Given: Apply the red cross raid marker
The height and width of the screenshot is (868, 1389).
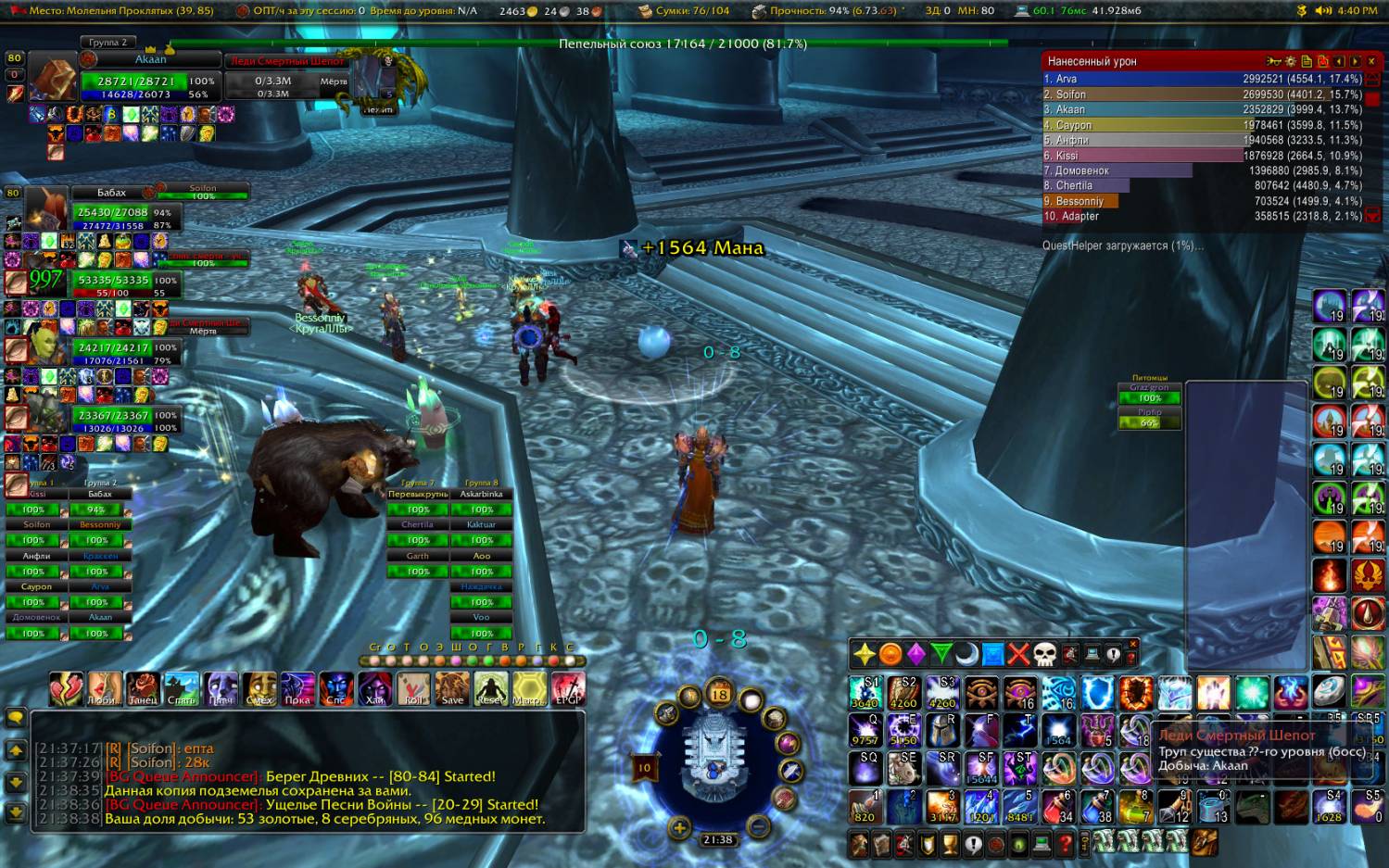Looking at the screenshot, I should click(1018, 655).
